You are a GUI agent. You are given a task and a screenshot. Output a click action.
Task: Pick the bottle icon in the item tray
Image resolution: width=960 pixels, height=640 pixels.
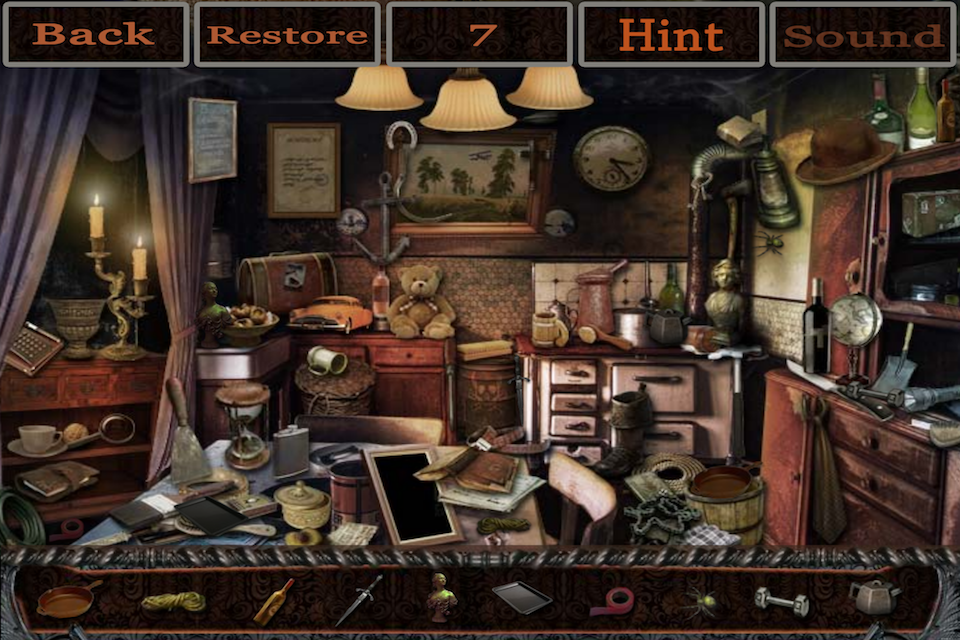pos(273,601)
